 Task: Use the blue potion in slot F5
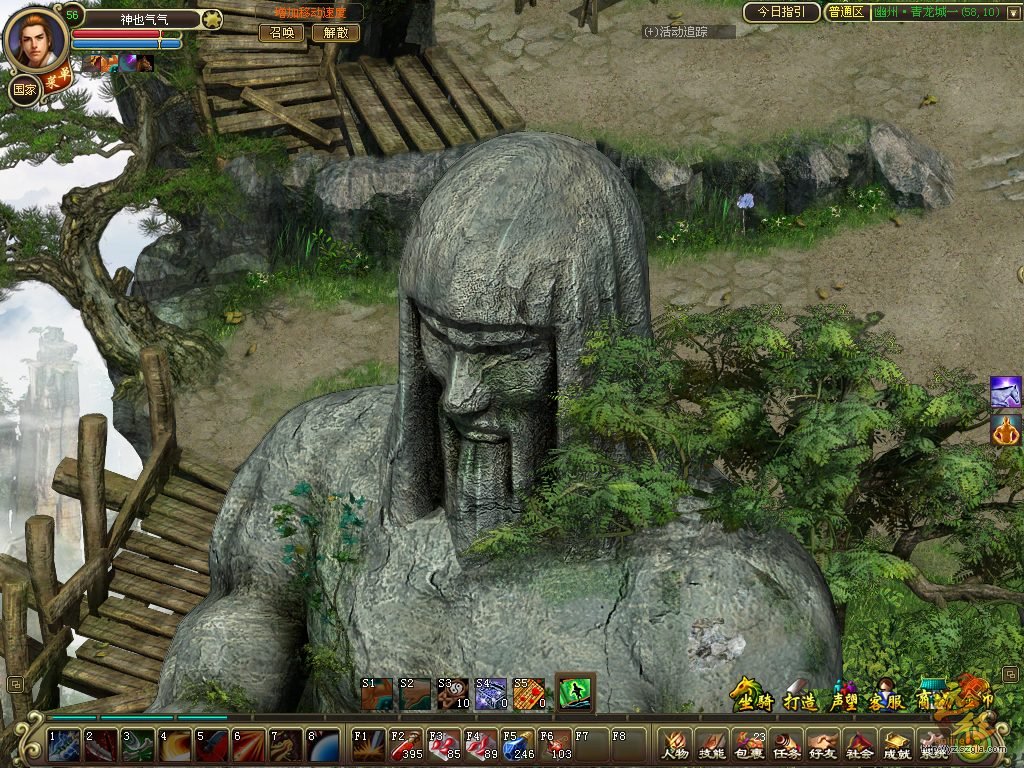point(517,746)
